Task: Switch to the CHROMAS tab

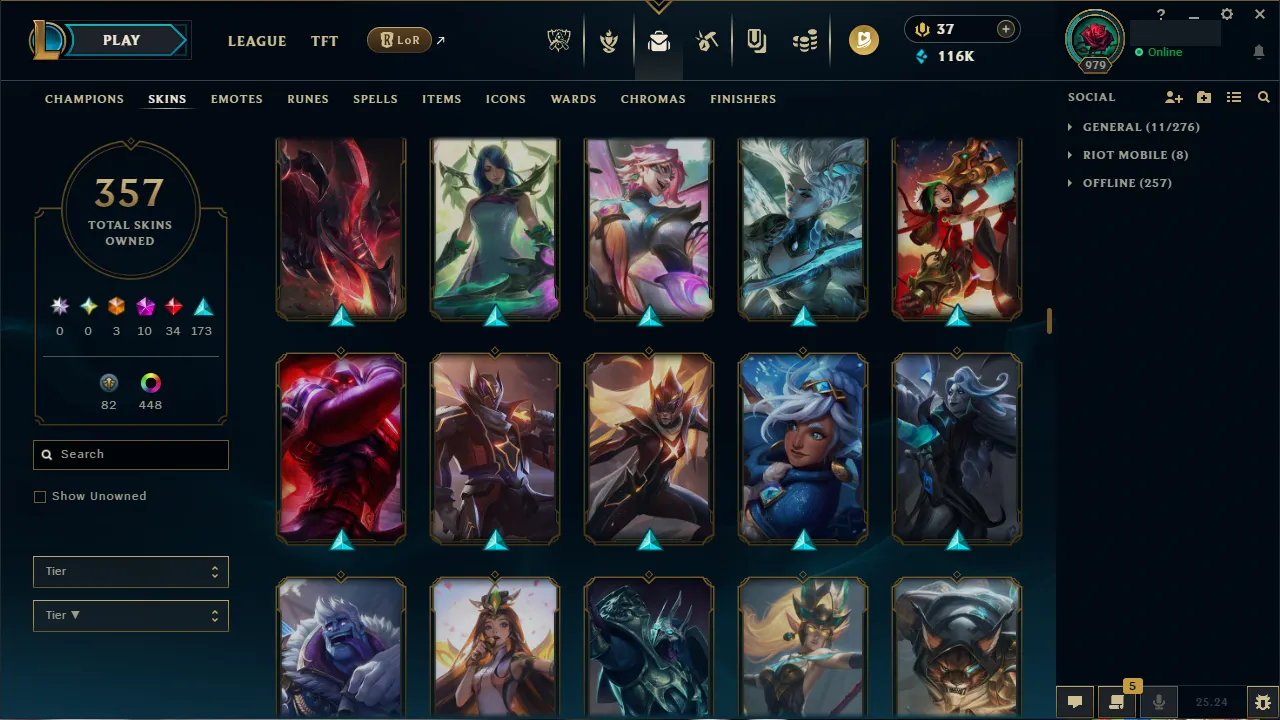Action: (653, 99)
